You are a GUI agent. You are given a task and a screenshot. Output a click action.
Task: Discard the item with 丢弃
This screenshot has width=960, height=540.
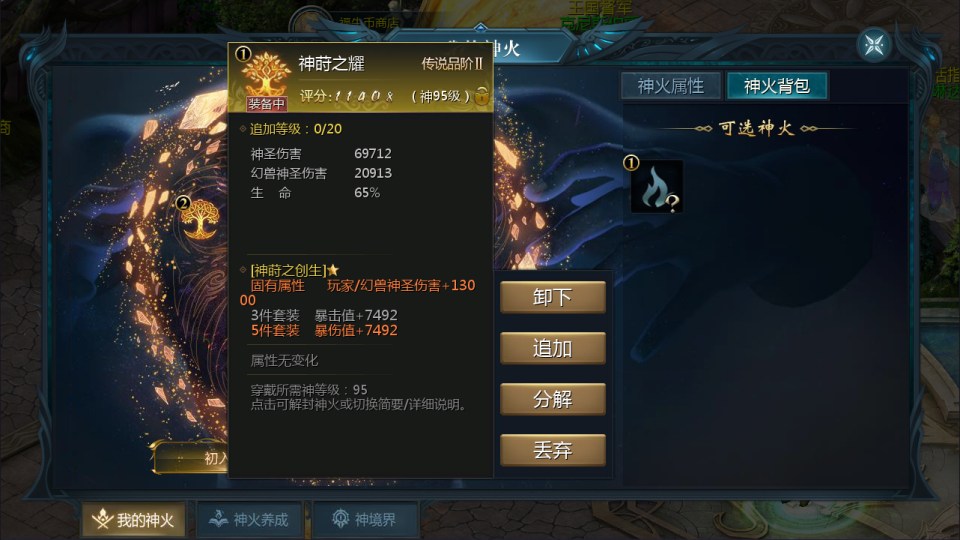pyautogui.click(x=553, y=450)
